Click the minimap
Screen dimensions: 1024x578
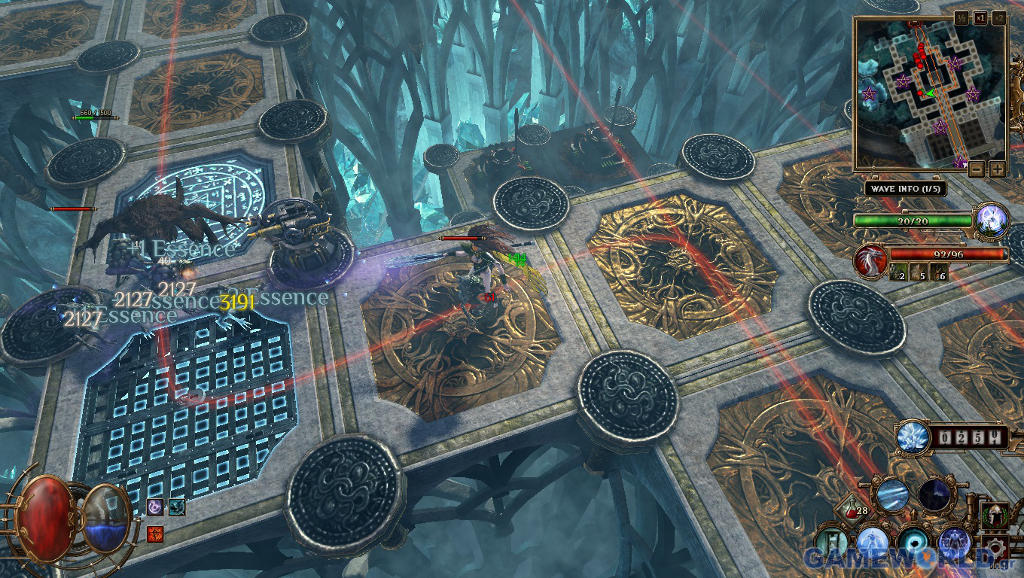coord(928,93)
